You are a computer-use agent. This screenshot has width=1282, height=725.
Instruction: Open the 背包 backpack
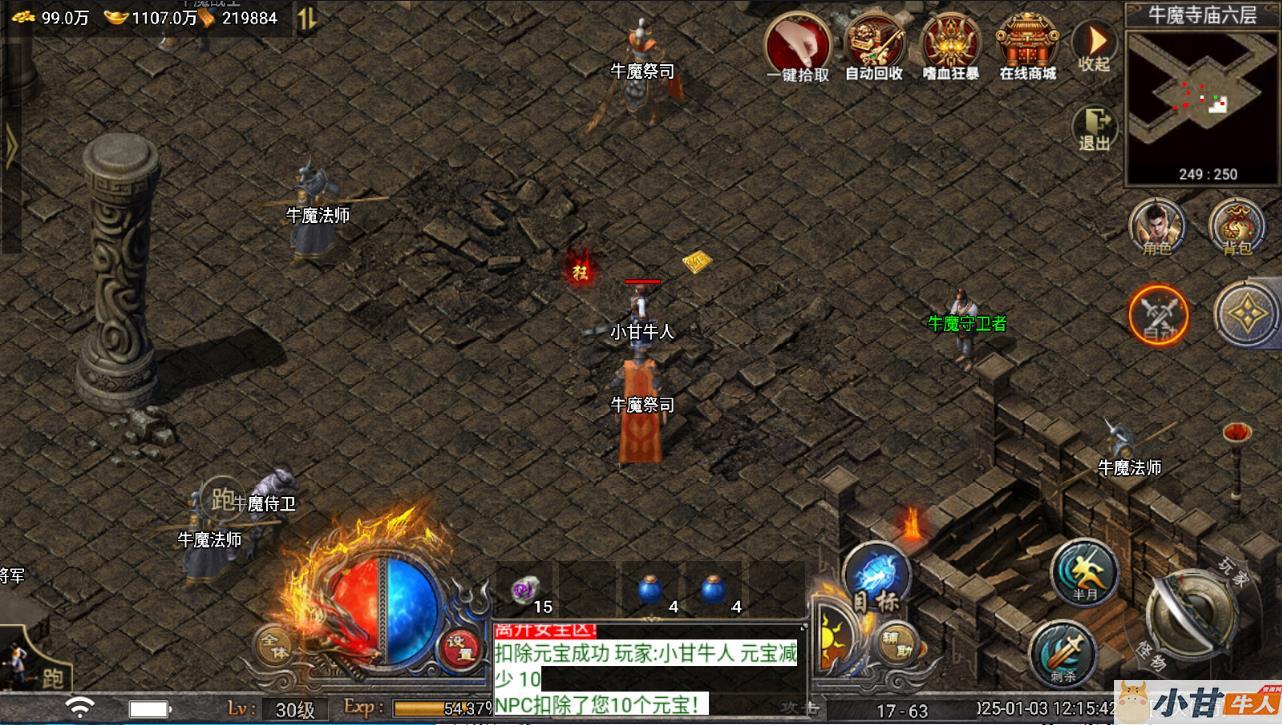(1237, 226)
